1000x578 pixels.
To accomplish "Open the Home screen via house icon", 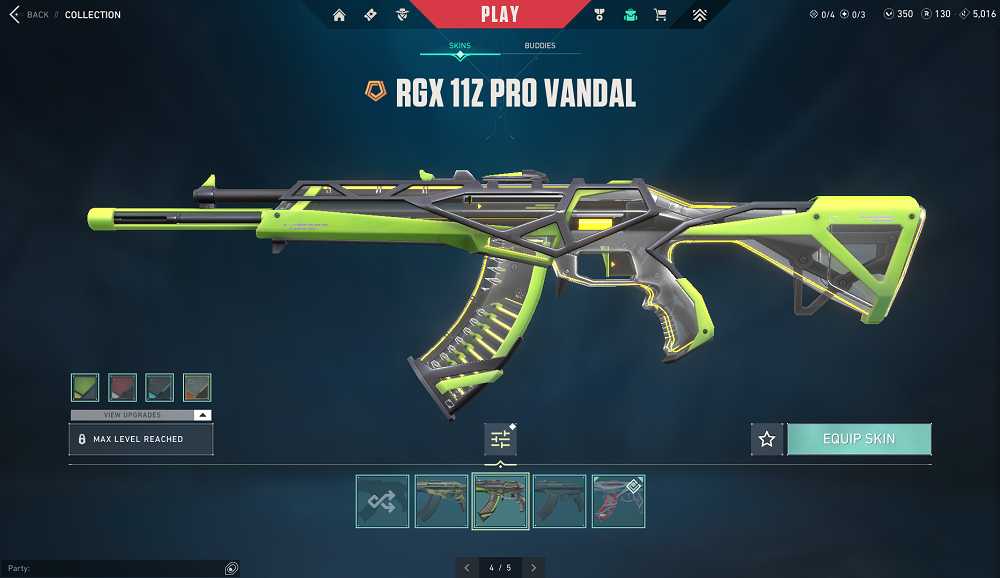I will coord(340,15).
